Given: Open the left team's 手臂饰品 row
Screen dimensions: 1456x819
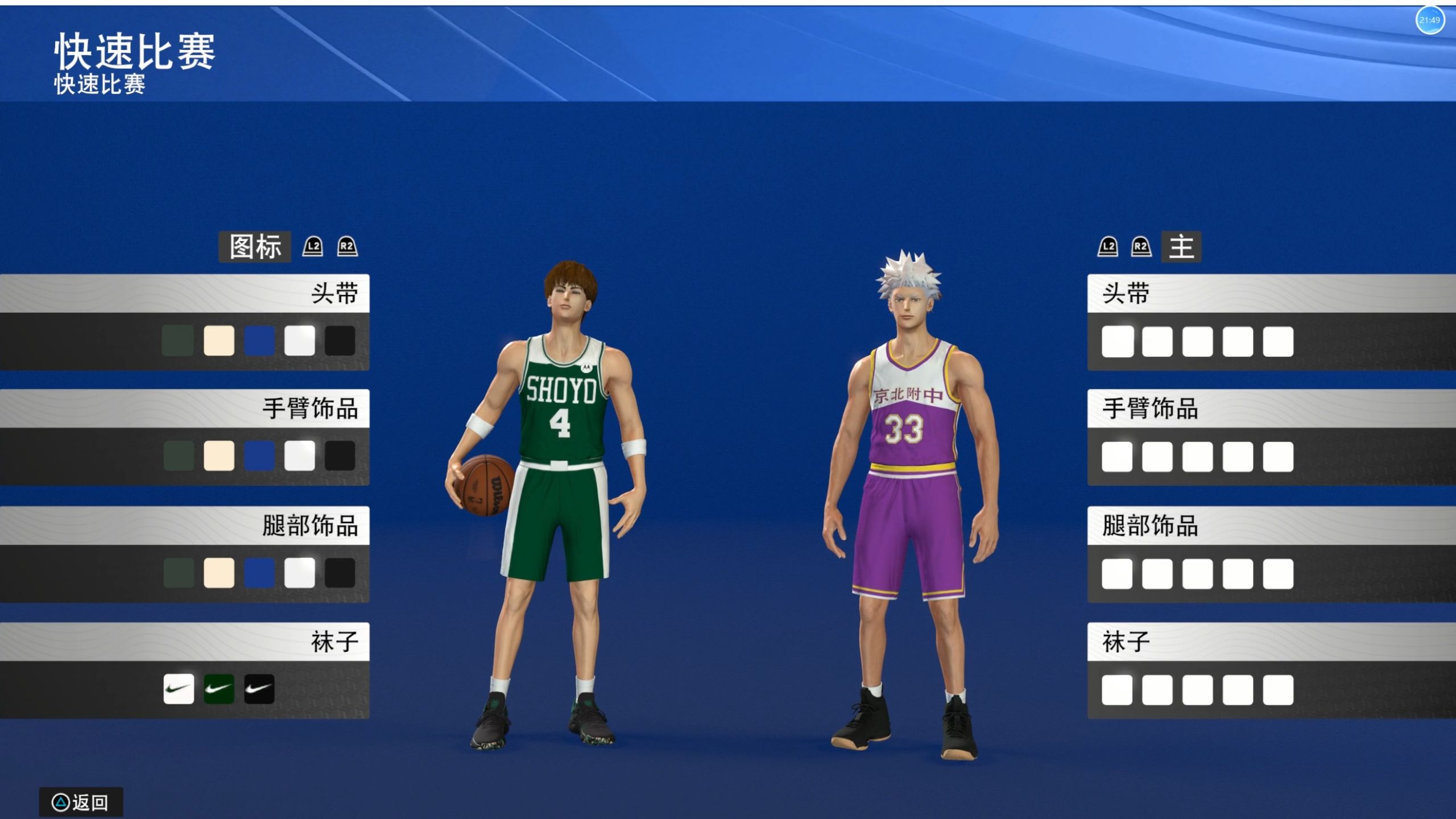Looking at the screenshot, I should (x=185, y=408).
